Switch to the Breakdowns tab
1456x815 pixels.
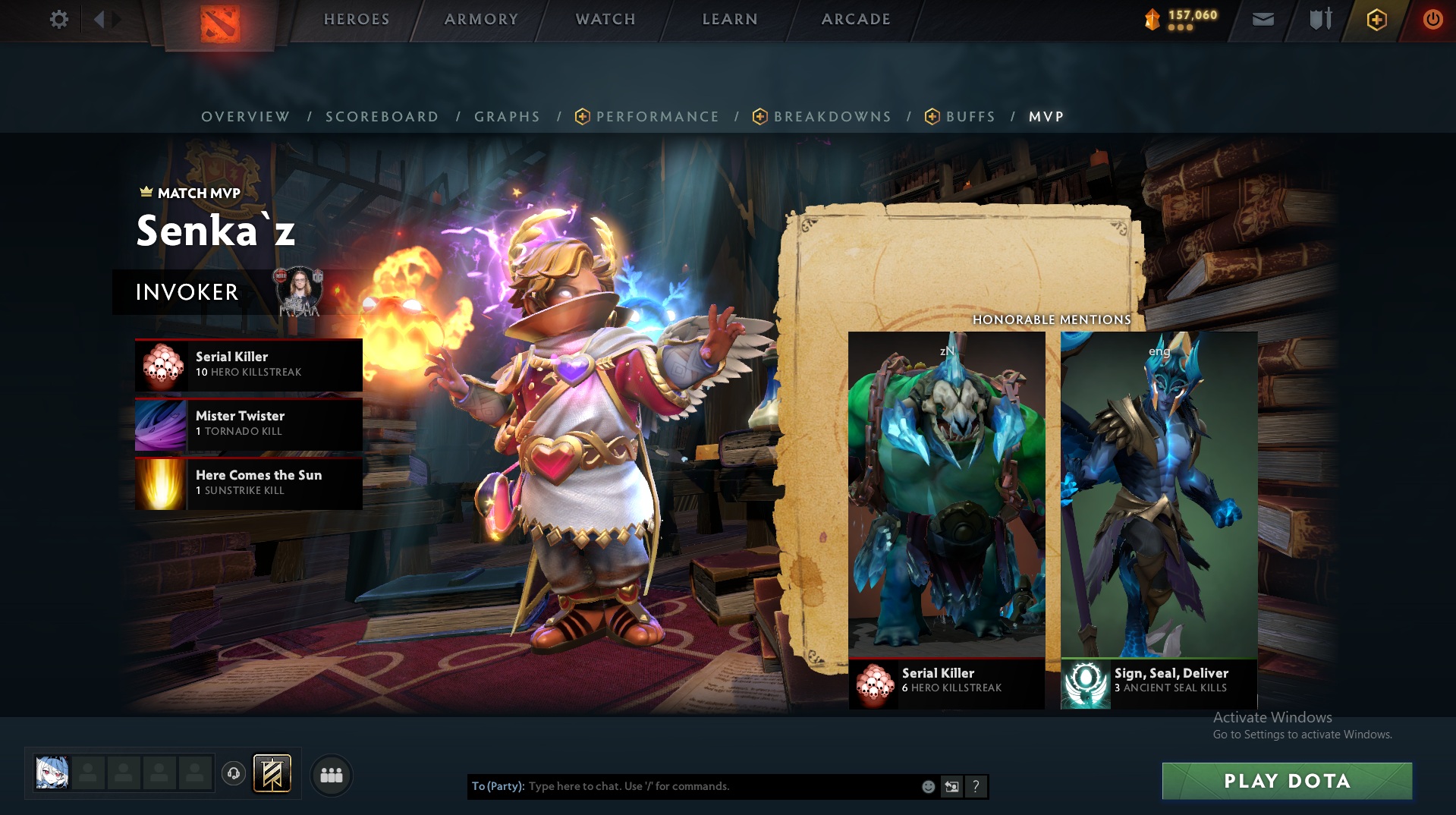[832, 117]
